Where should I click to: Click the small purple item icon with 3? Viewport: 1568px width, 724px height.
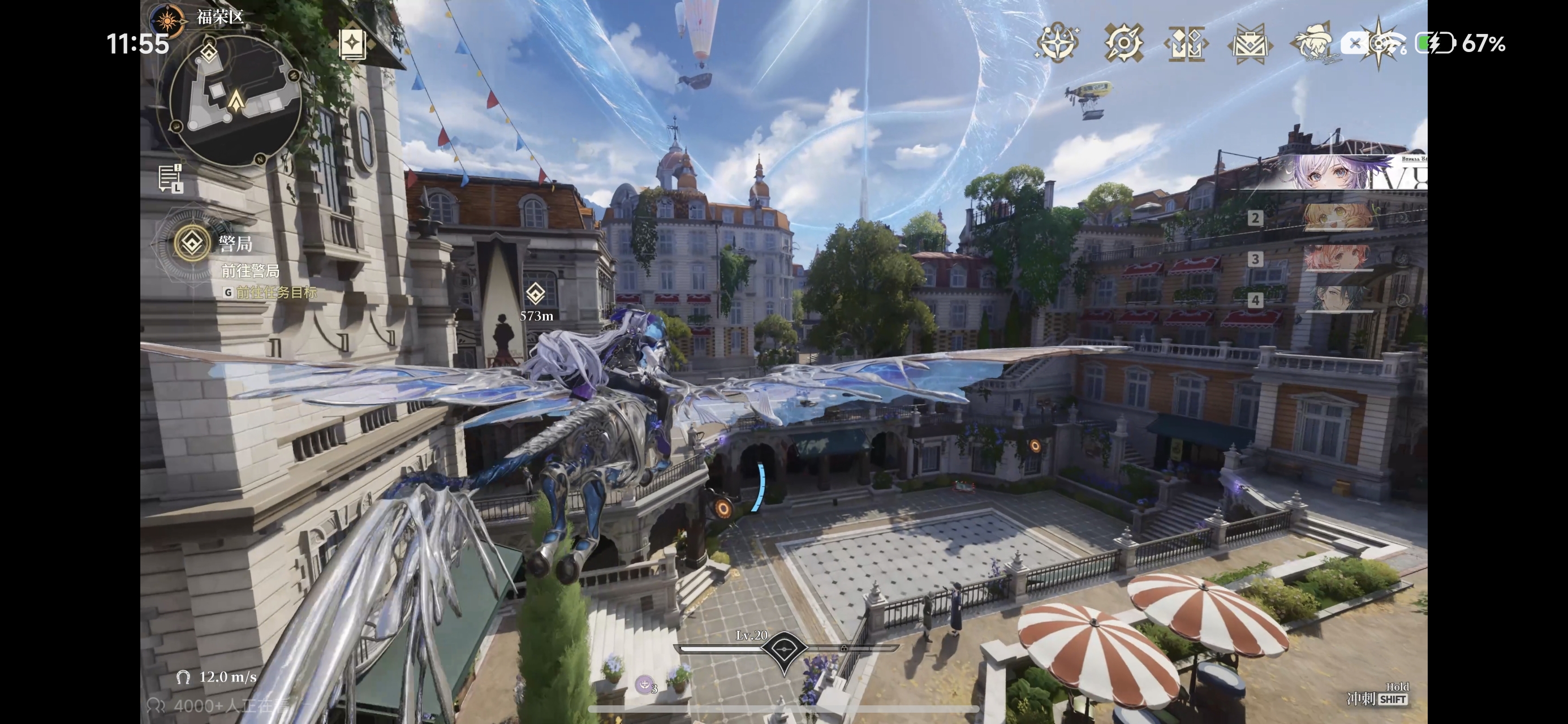[645, 685]
